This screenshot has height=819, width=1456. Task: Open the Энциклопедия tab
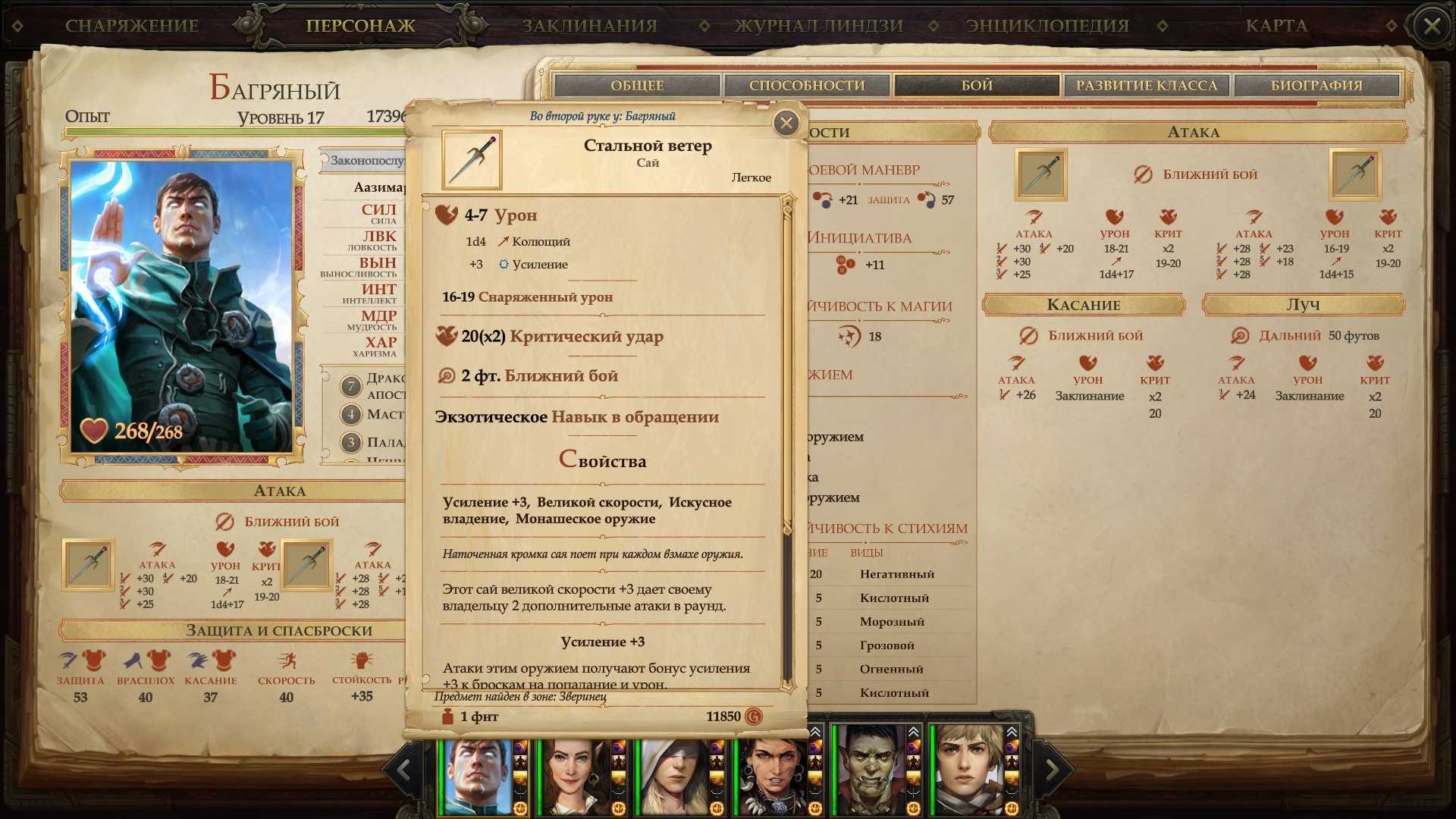1047,26
